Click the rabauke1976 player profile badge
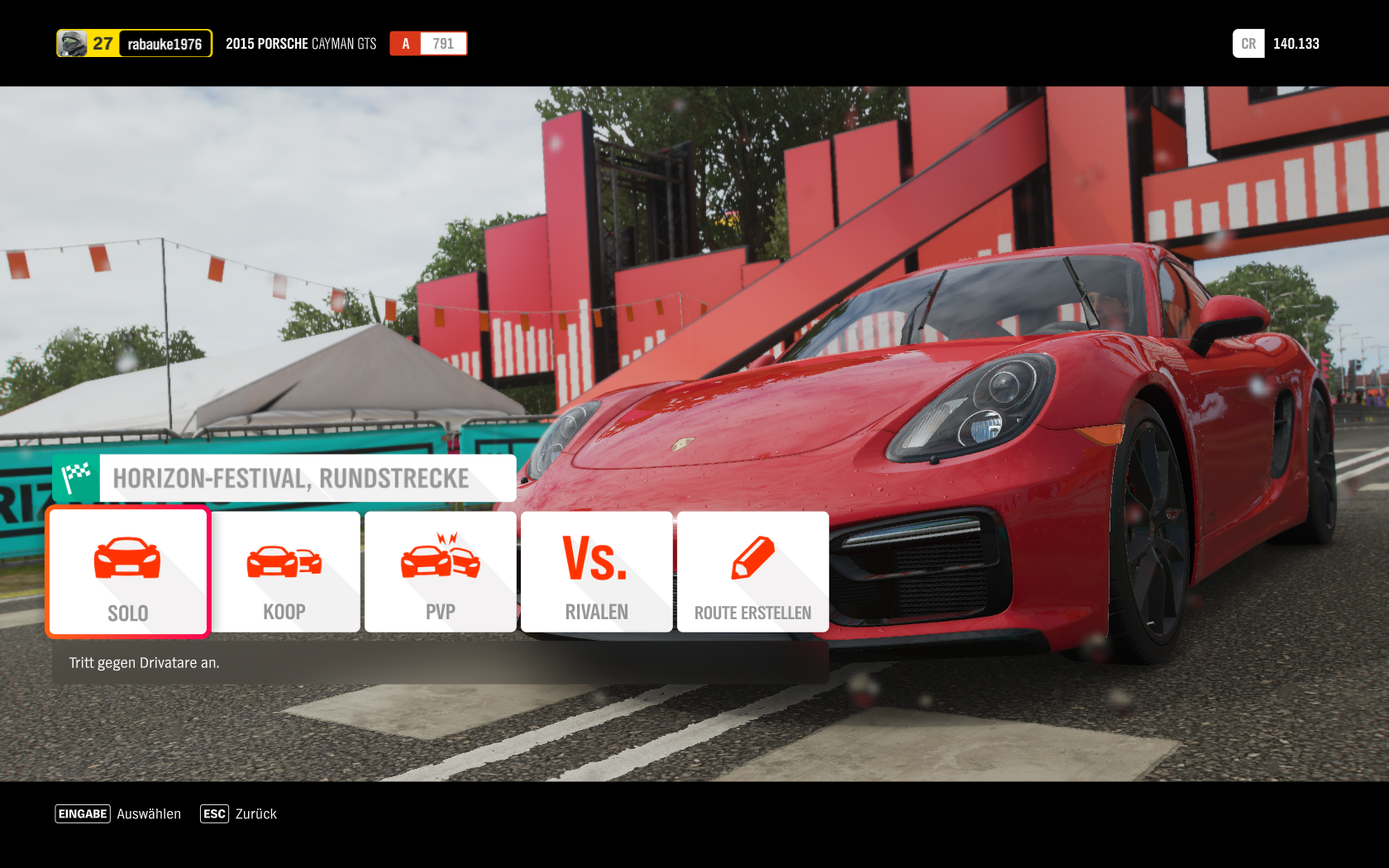The height and width of the screenshot is (868, 1389). 134,44
